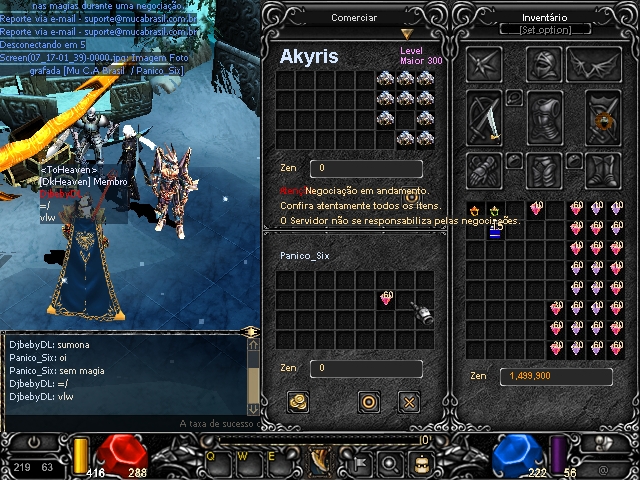Cancel the trade with the X button

[409, 402]
